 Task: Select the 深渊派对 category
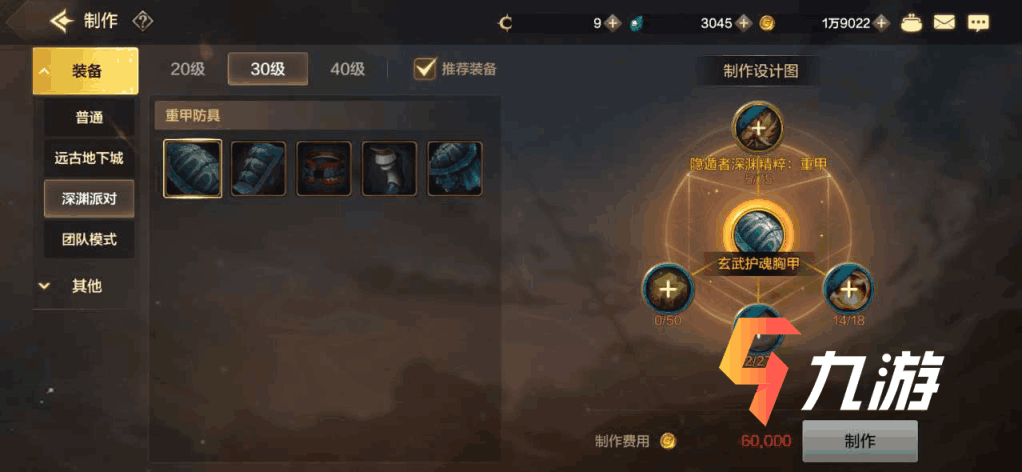point(89,198)
